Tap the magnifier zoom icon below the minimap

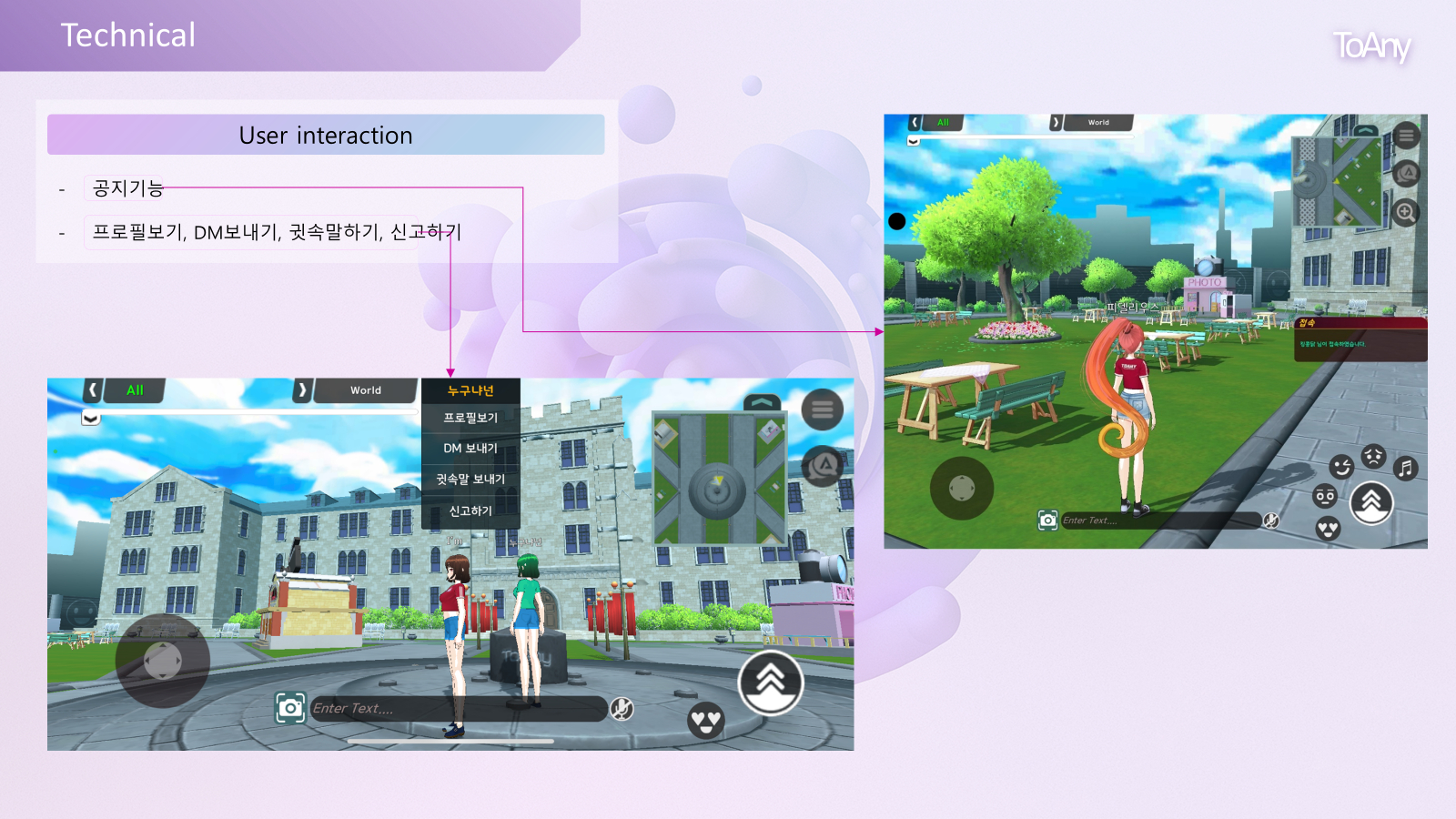tap(1405, 211)
